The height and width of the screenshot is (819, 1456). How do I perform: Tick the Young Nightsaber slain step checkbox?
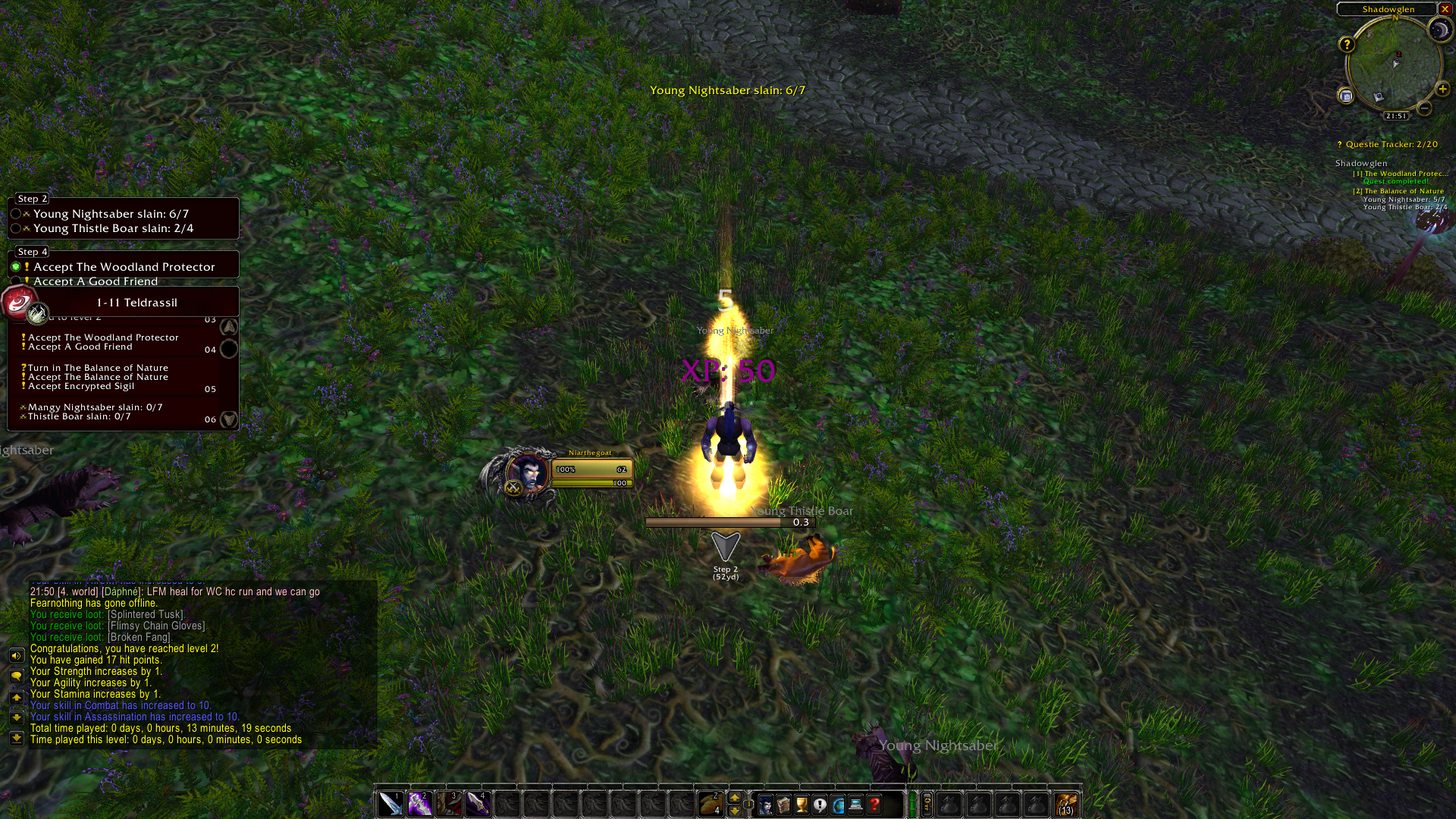point(15,214)
